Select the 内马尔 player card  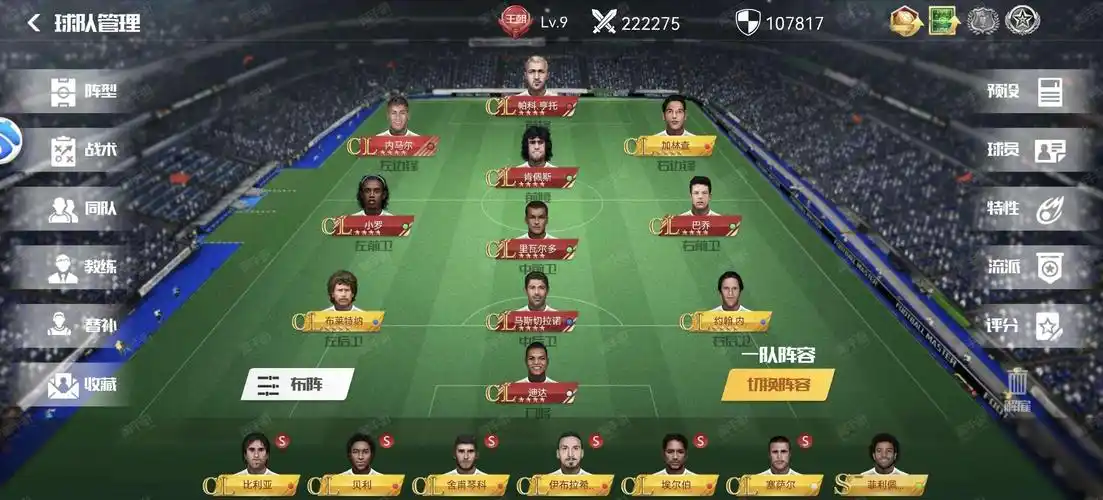pos(400,127)
